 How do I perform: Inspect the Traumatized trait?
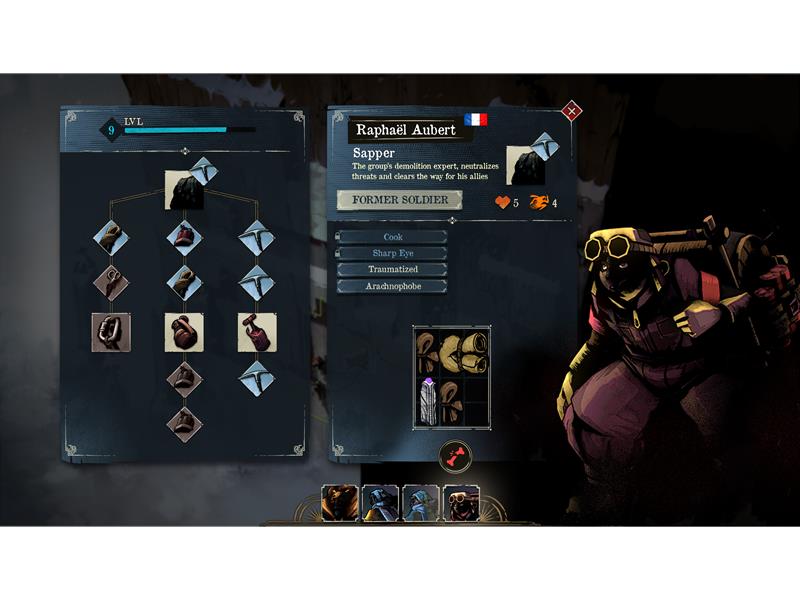click(x=393, y=270)
